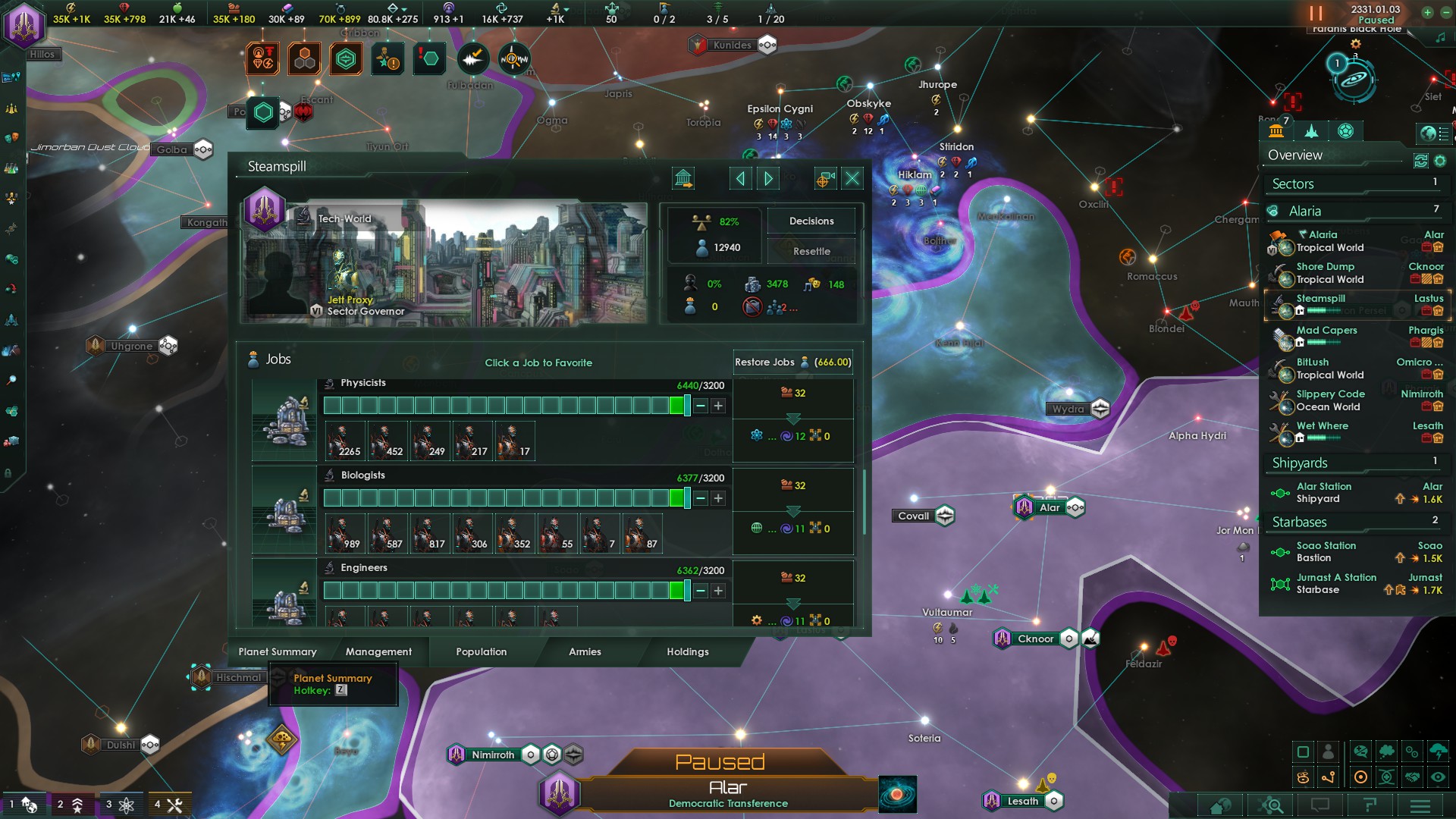Click the federation ball icon atop the Outliner

pyautogui.click(x=1346, y=131)
